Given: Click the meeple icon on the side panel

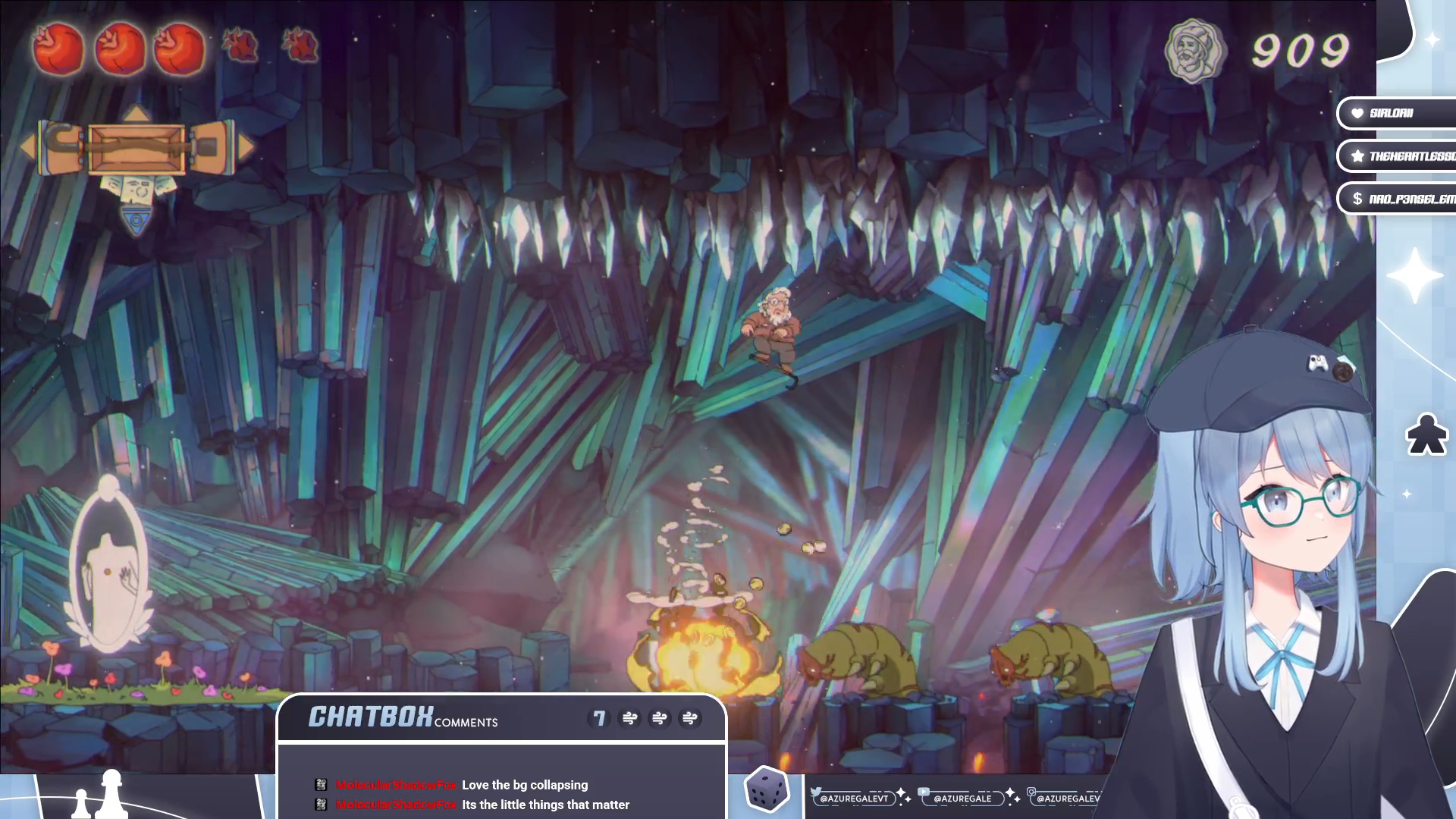Looking at the screenshot, I should click(1426, 435).
